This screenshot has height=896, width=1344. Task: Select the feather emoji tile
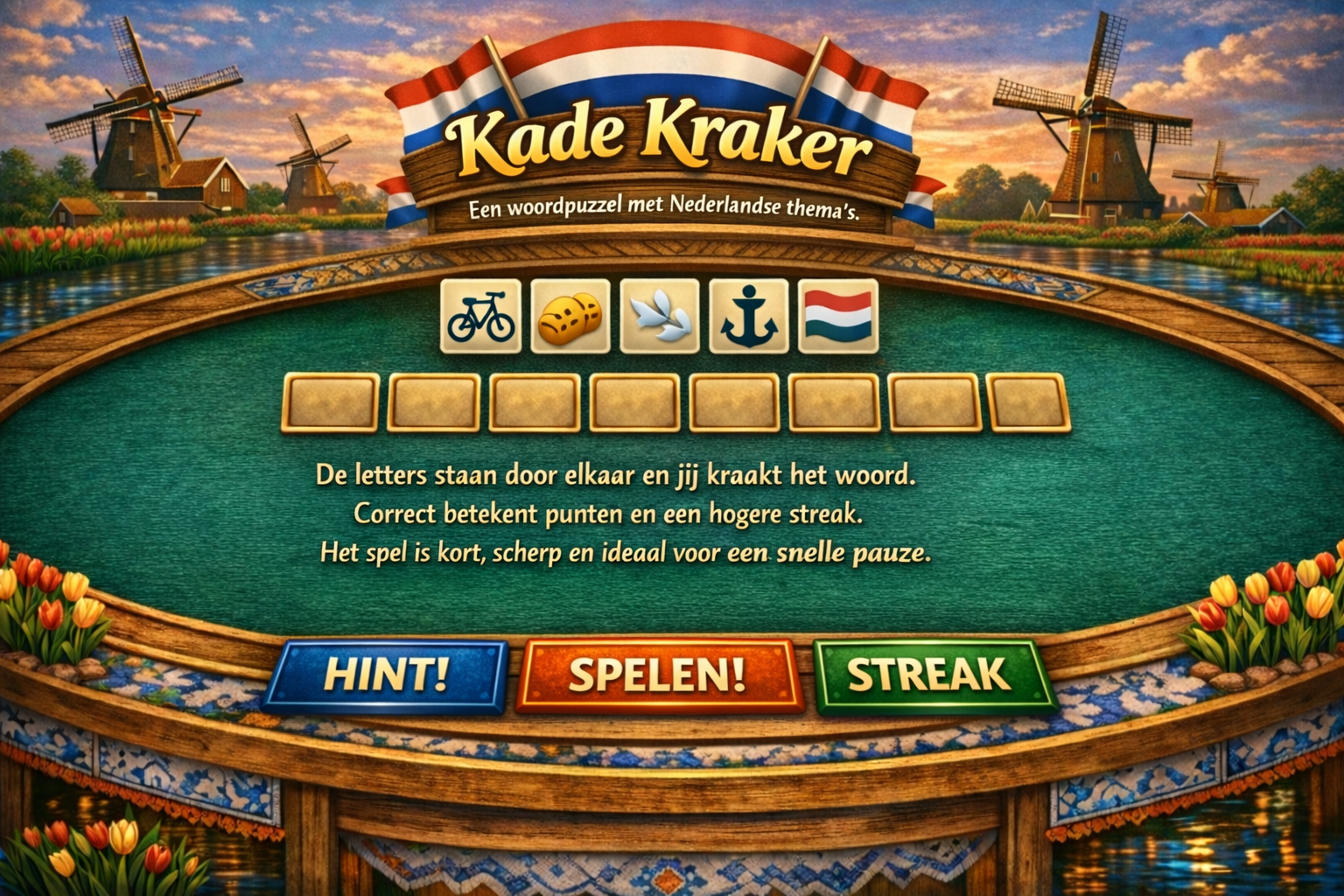(661, 316)
